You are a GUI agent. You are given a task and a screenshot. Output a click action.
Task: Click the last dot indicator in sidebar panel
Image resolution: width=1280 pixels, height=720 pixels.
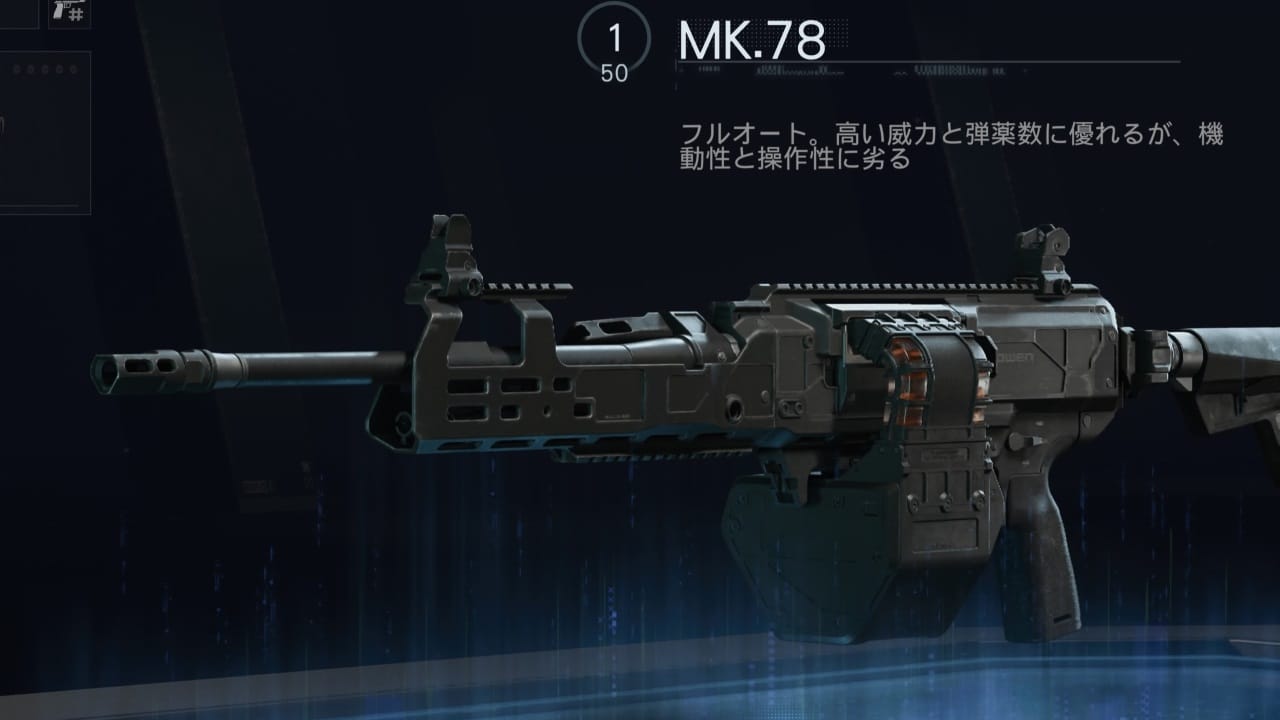(x=73, y=69)
